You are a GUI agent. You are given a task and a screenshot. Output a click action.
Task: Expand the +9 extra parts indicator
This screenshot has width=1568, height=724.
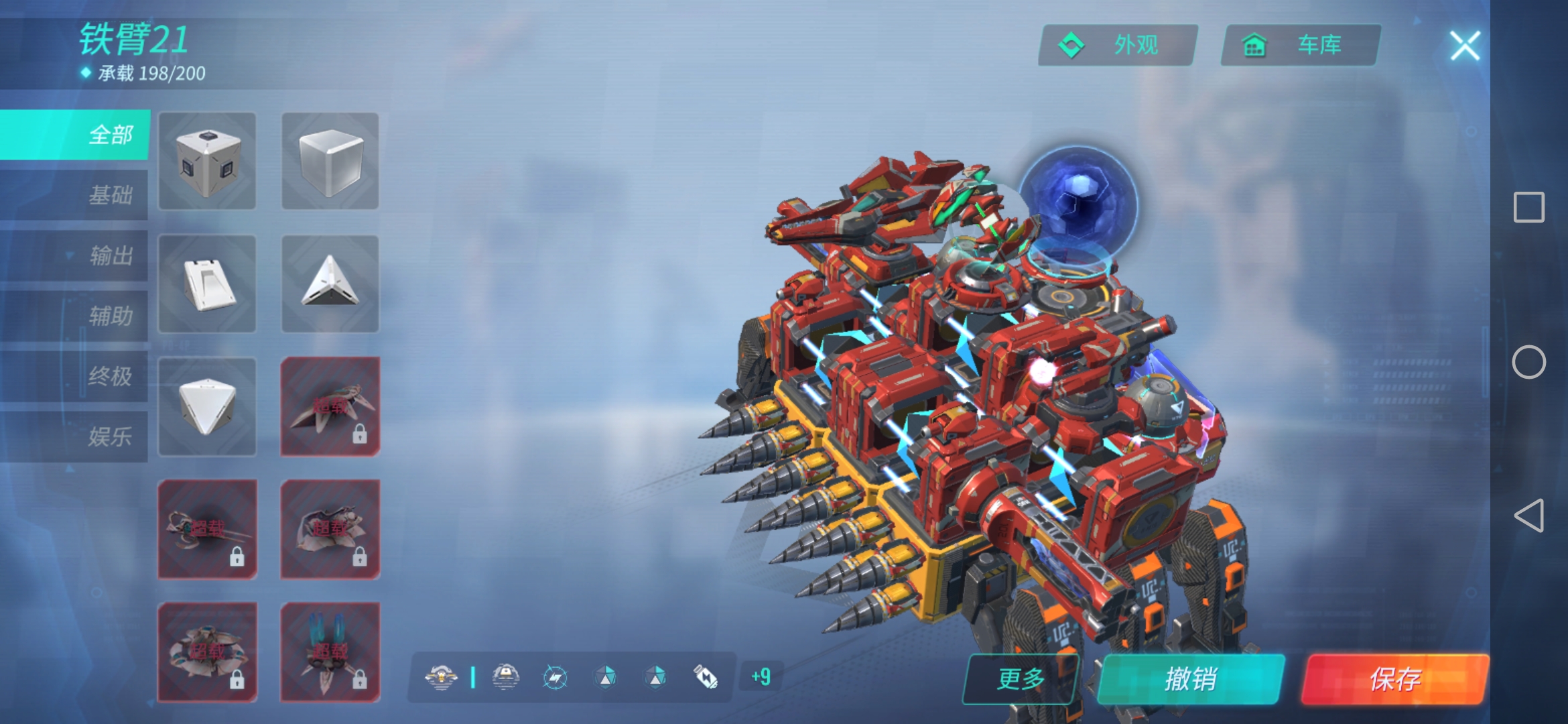pos(761,677)
